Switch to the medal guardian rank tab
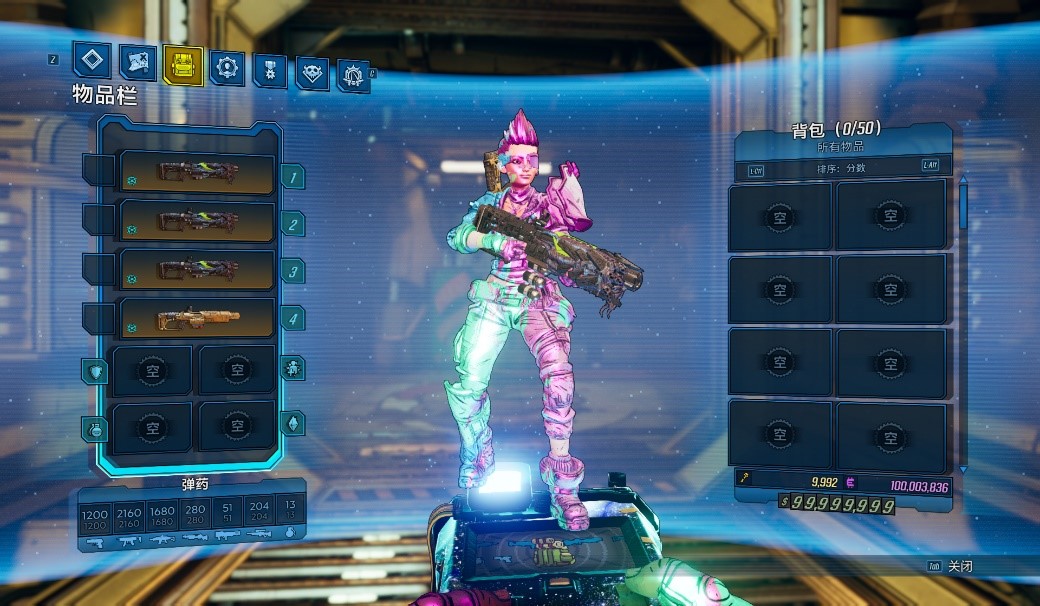This screenshot has width=1040, height=606. point(269,70)
